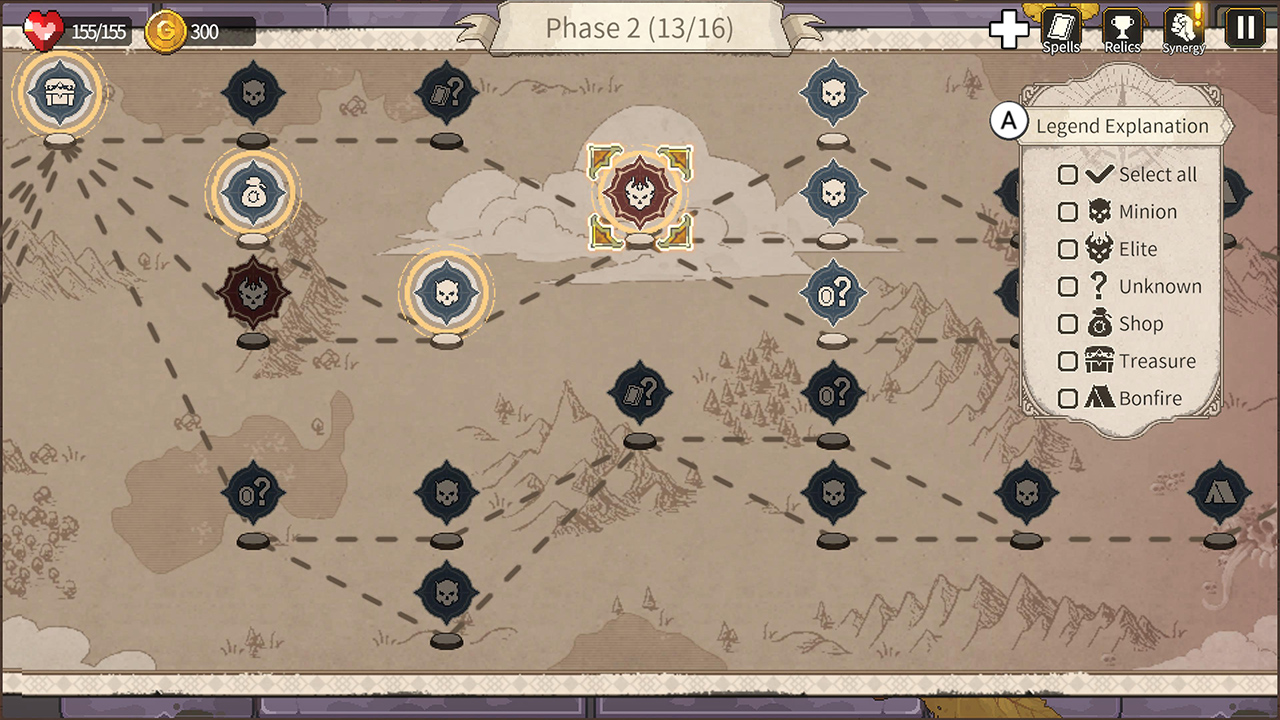Enable the Minion legend filter
Image resolution: width=1280 pixels, height=720 pixels.
[1068, 211]
